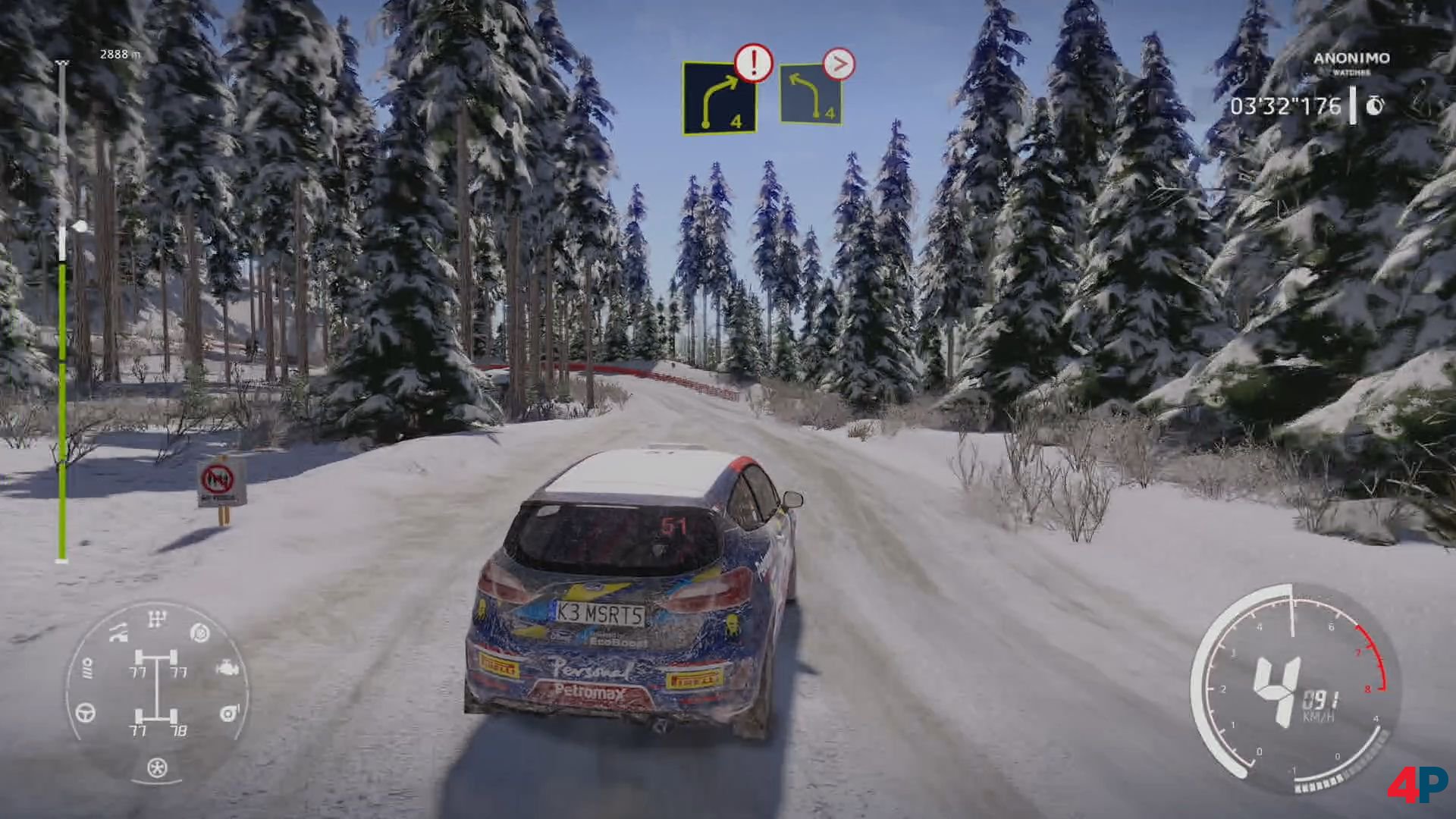
Task: Select the right turn 4 pace note
Action: (x=720, y=99)
